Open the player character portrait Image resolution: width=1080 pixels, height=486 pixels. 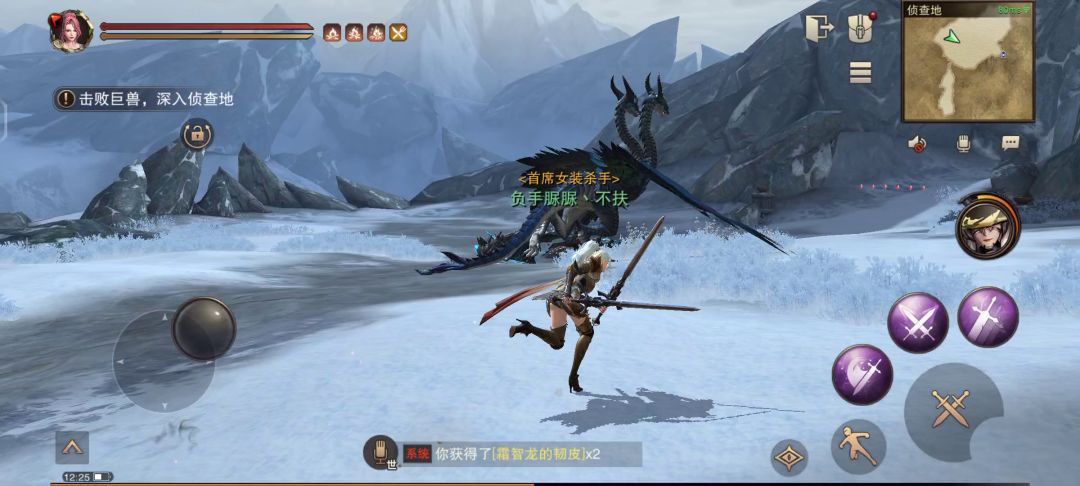[x=70, y=31]
